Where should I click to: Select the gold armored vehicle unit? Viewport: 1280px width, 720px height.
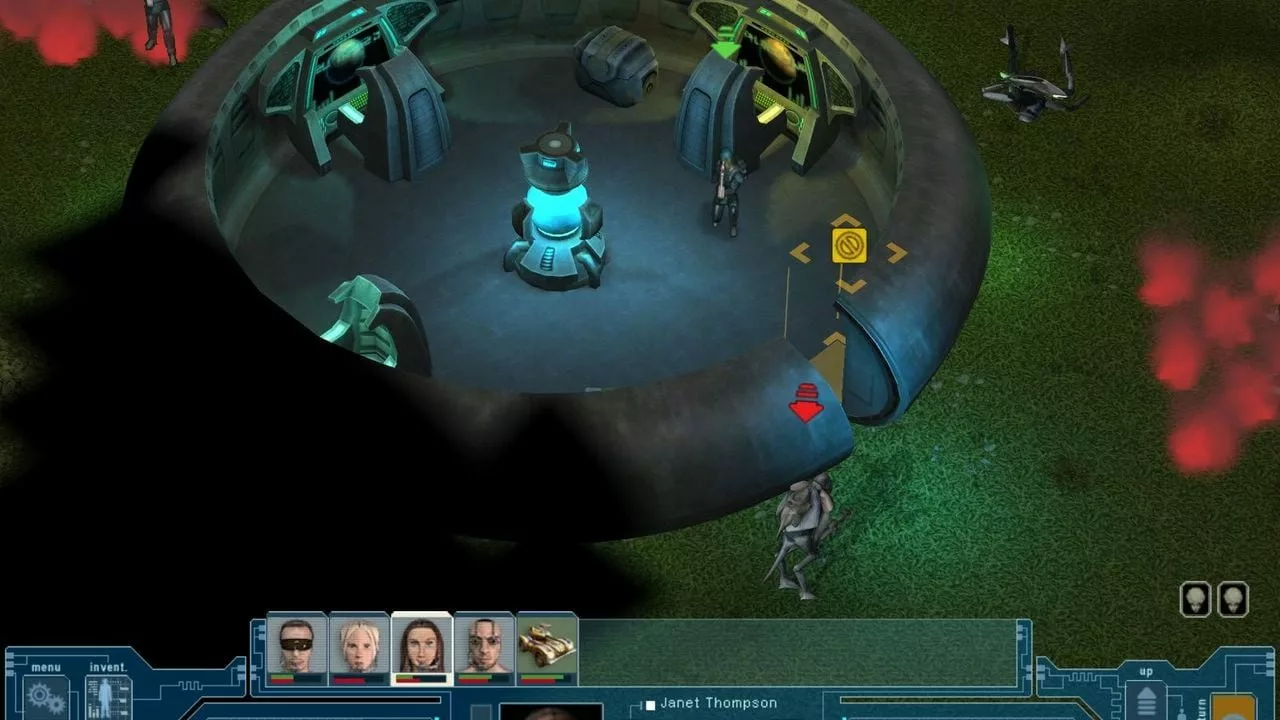point(547,646)
